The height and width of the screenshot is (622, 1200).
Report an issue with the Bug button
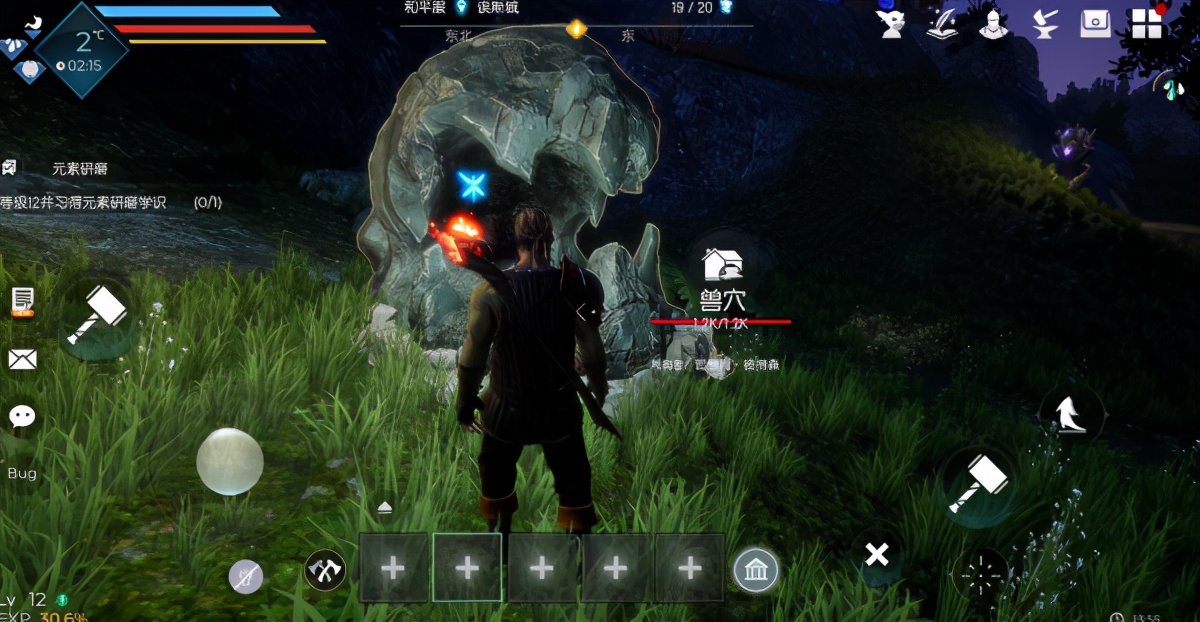tap(22, 473)
